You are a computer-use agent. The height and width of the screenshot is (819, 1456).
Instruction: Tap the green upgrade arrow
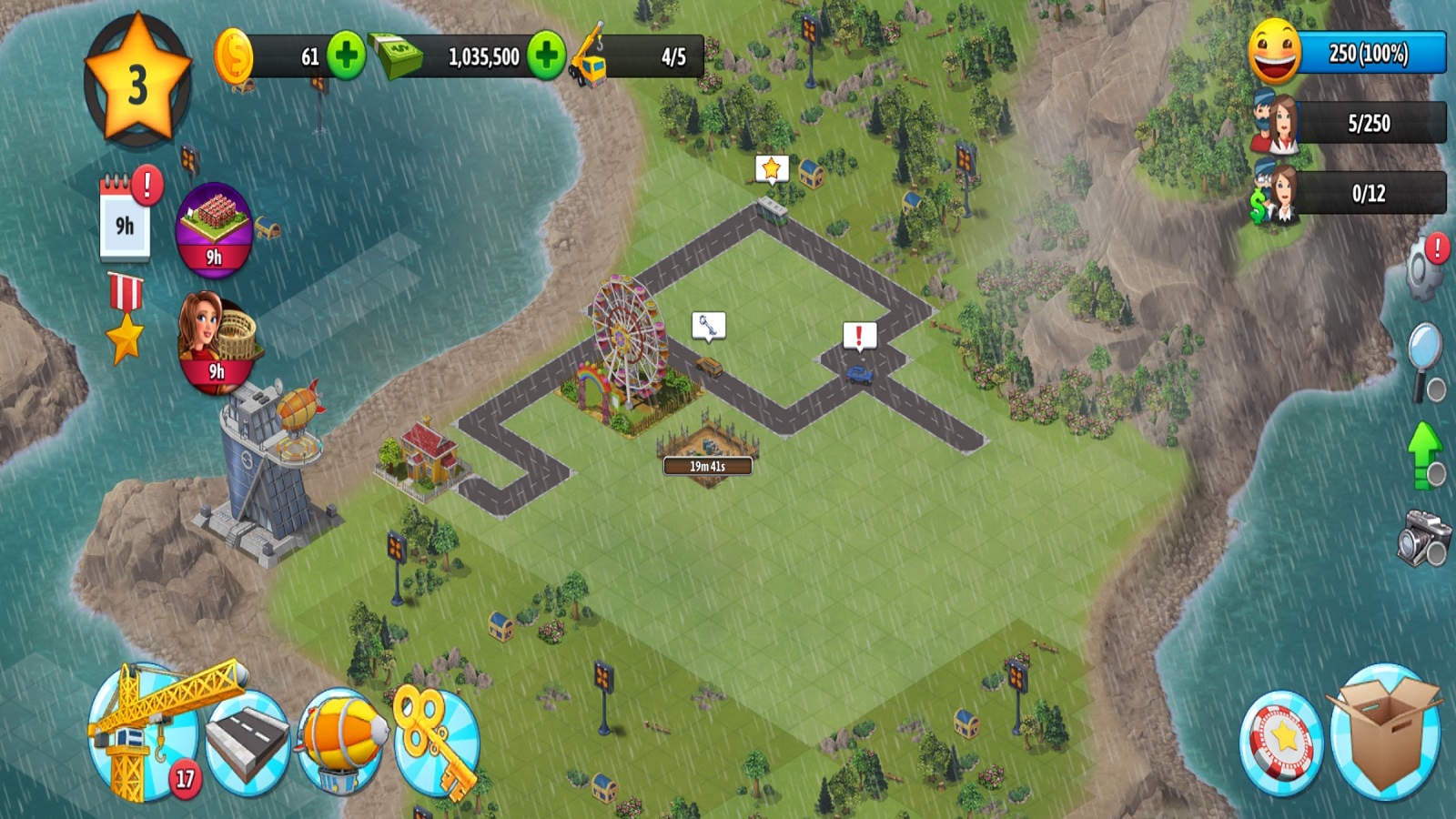coord(1425,452)
